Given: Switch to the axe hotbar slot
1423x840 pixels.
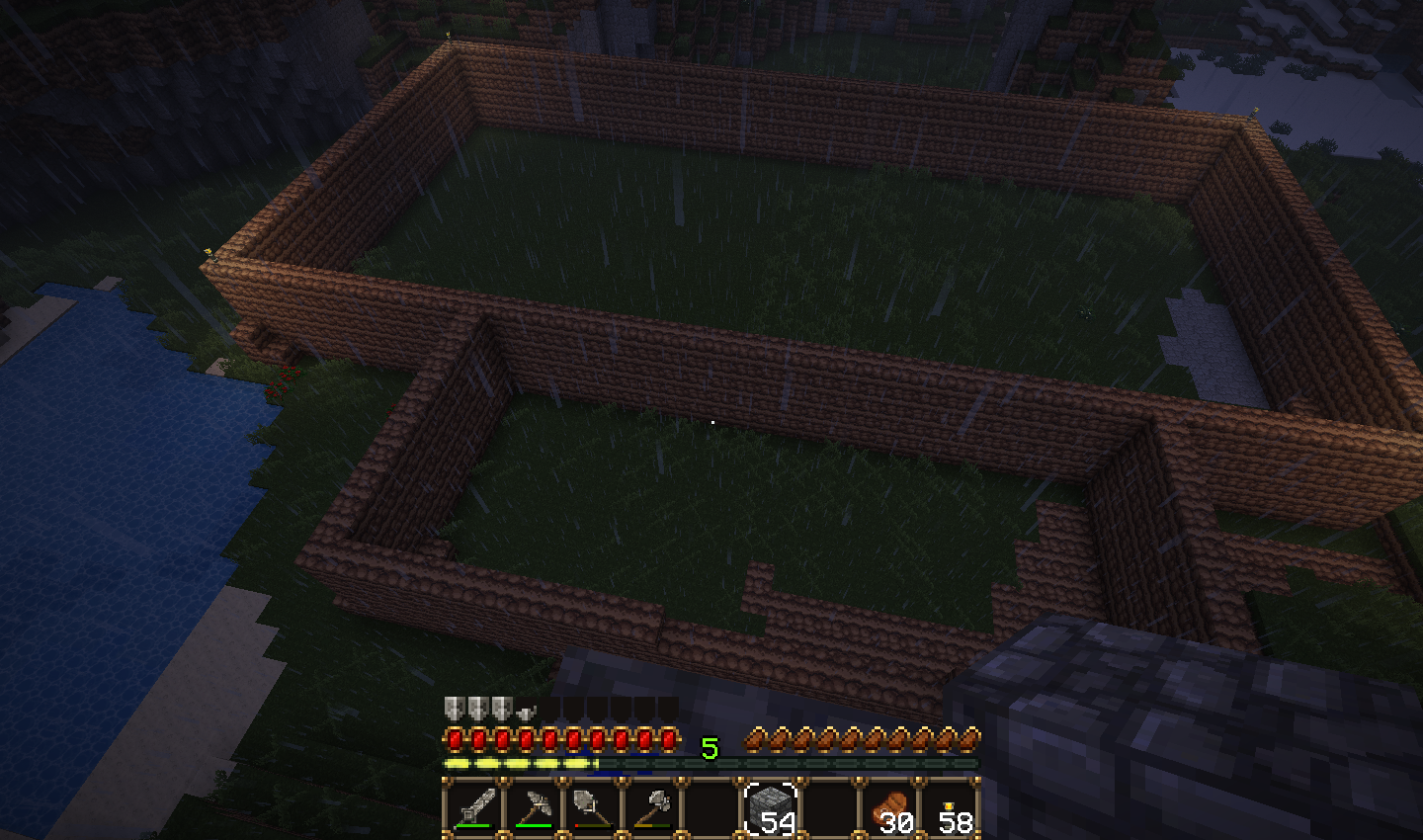Looking at the screenshot, I should 652,808.
